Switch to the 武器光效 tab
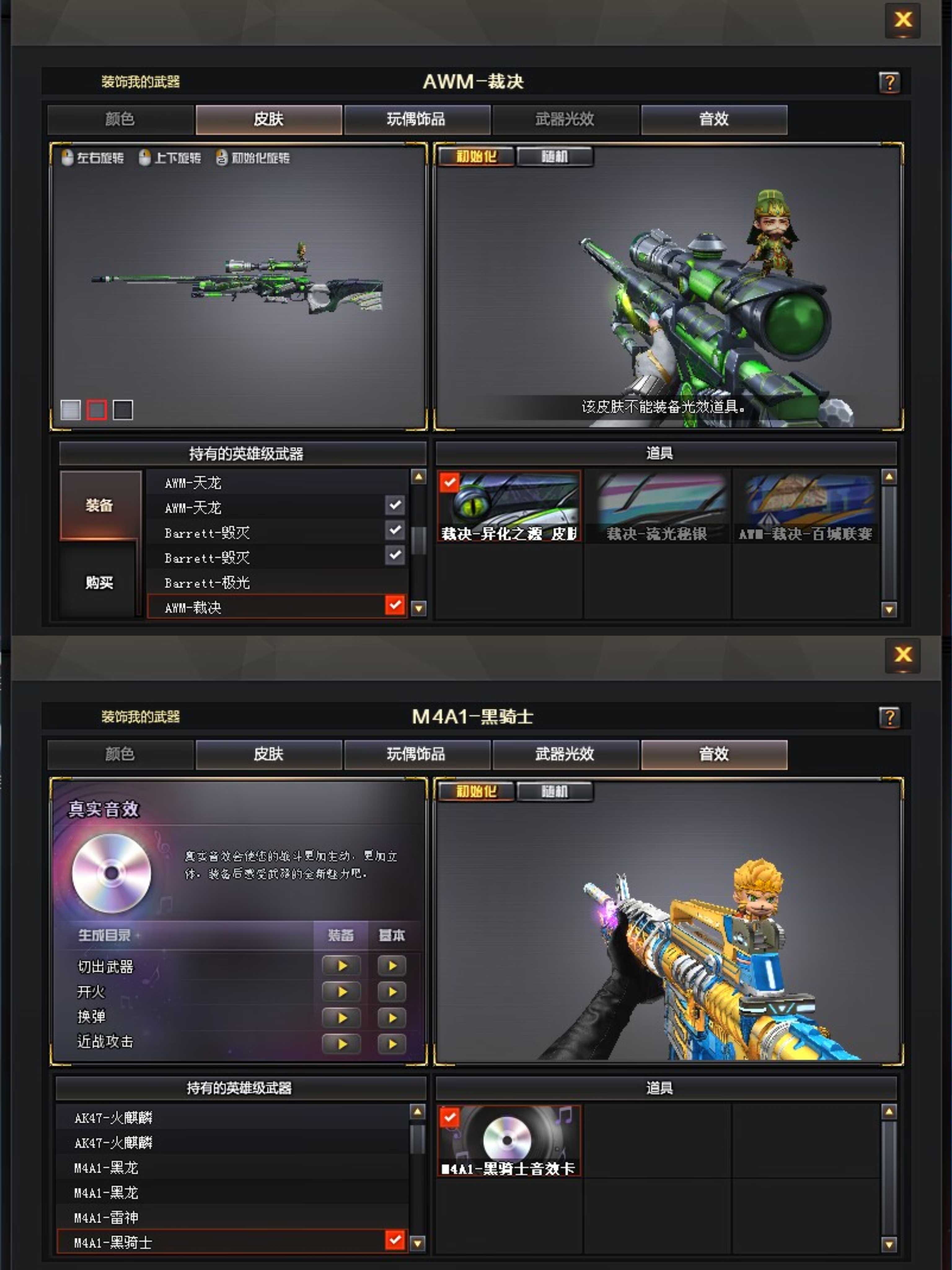 564,119
